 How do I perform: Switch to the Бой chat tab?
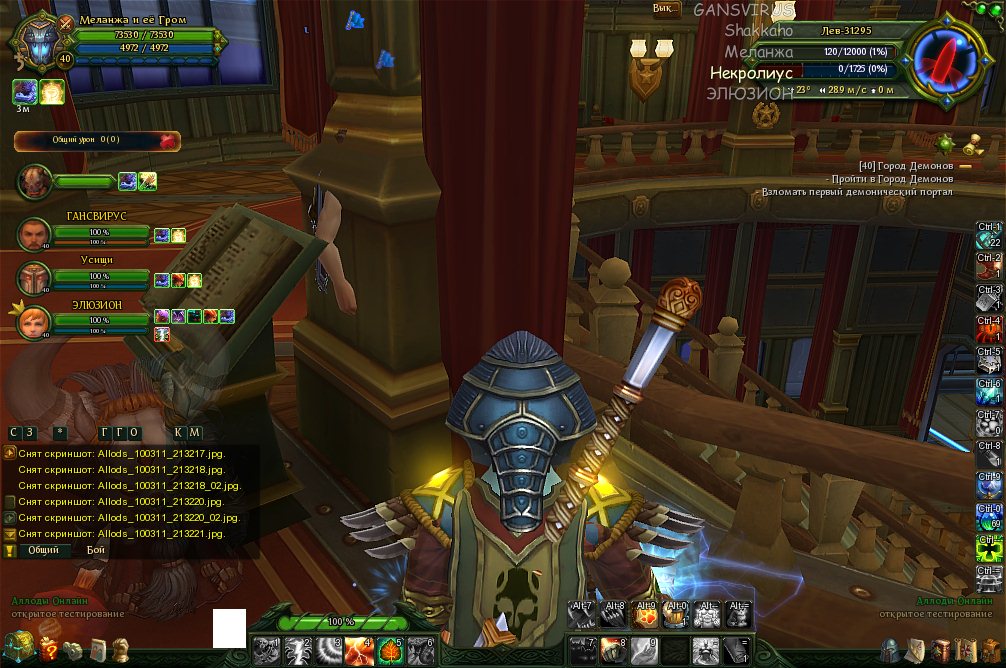coord(95,550)
